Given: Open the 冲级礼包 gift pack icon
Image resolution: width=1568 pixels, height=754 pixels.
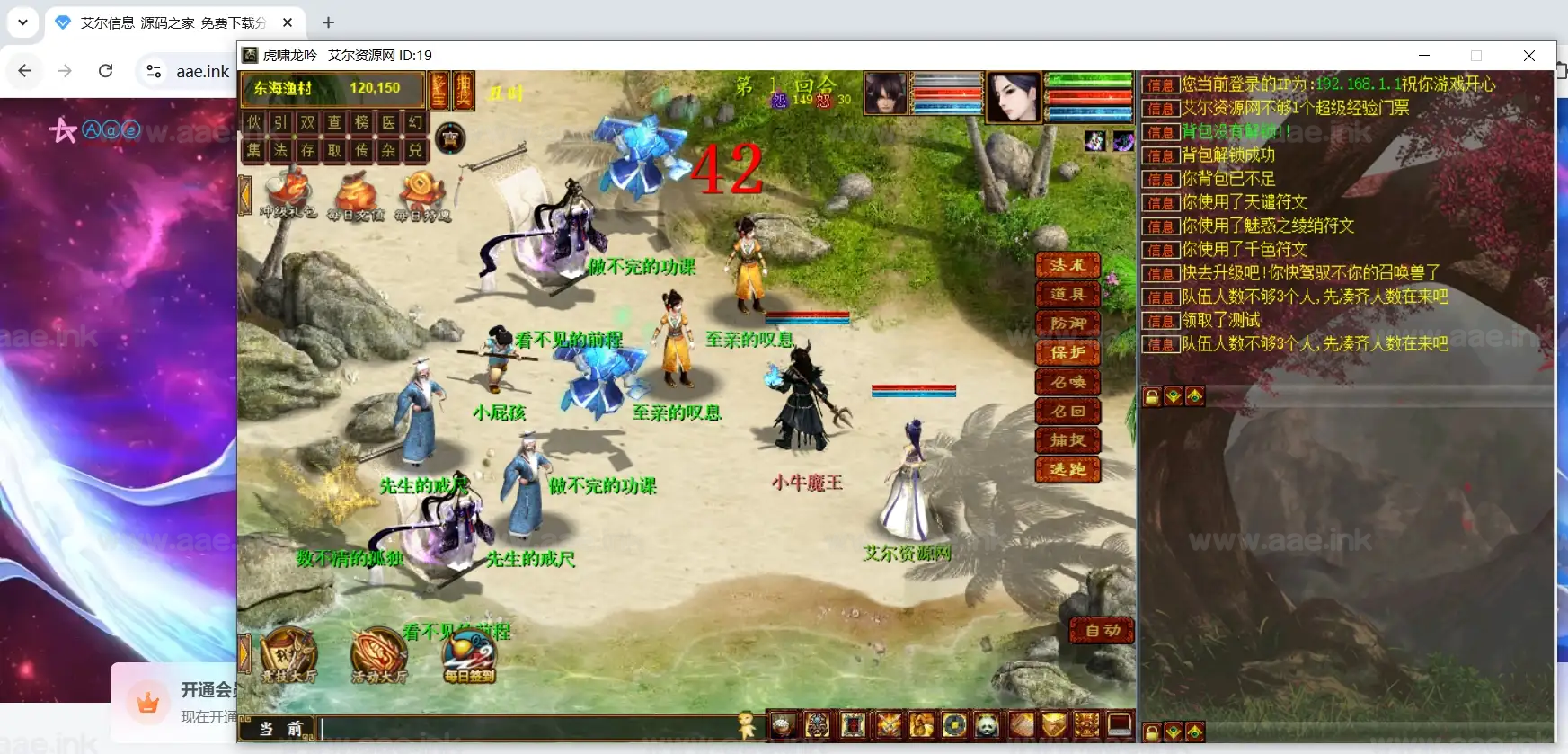Looking at the screenshot, I should click(x=288, y=194).
